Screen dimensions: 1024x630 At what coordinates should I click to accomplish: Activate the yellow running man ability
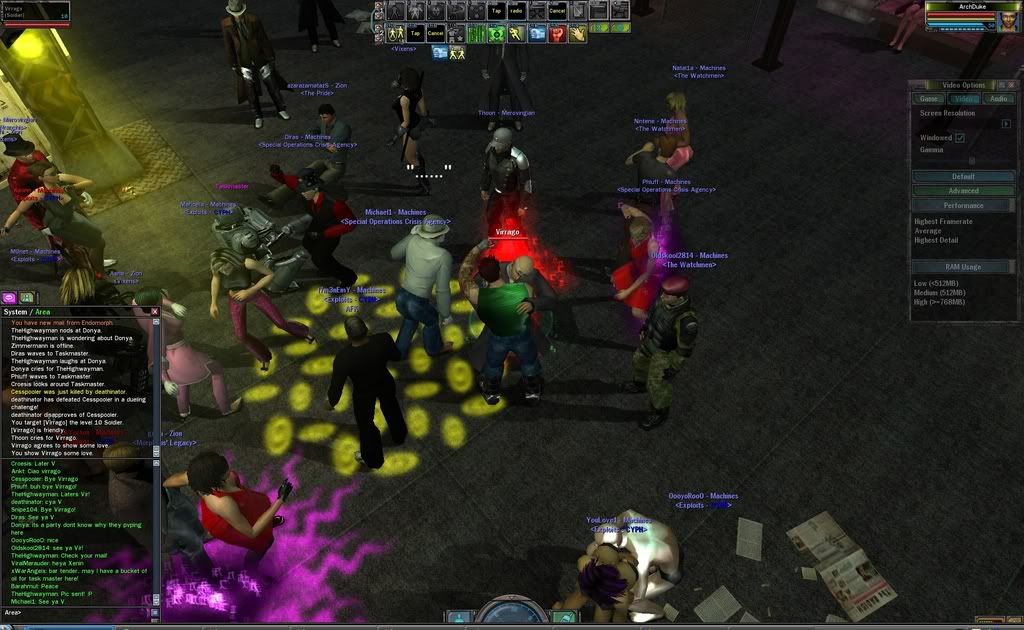click(515, 33)
